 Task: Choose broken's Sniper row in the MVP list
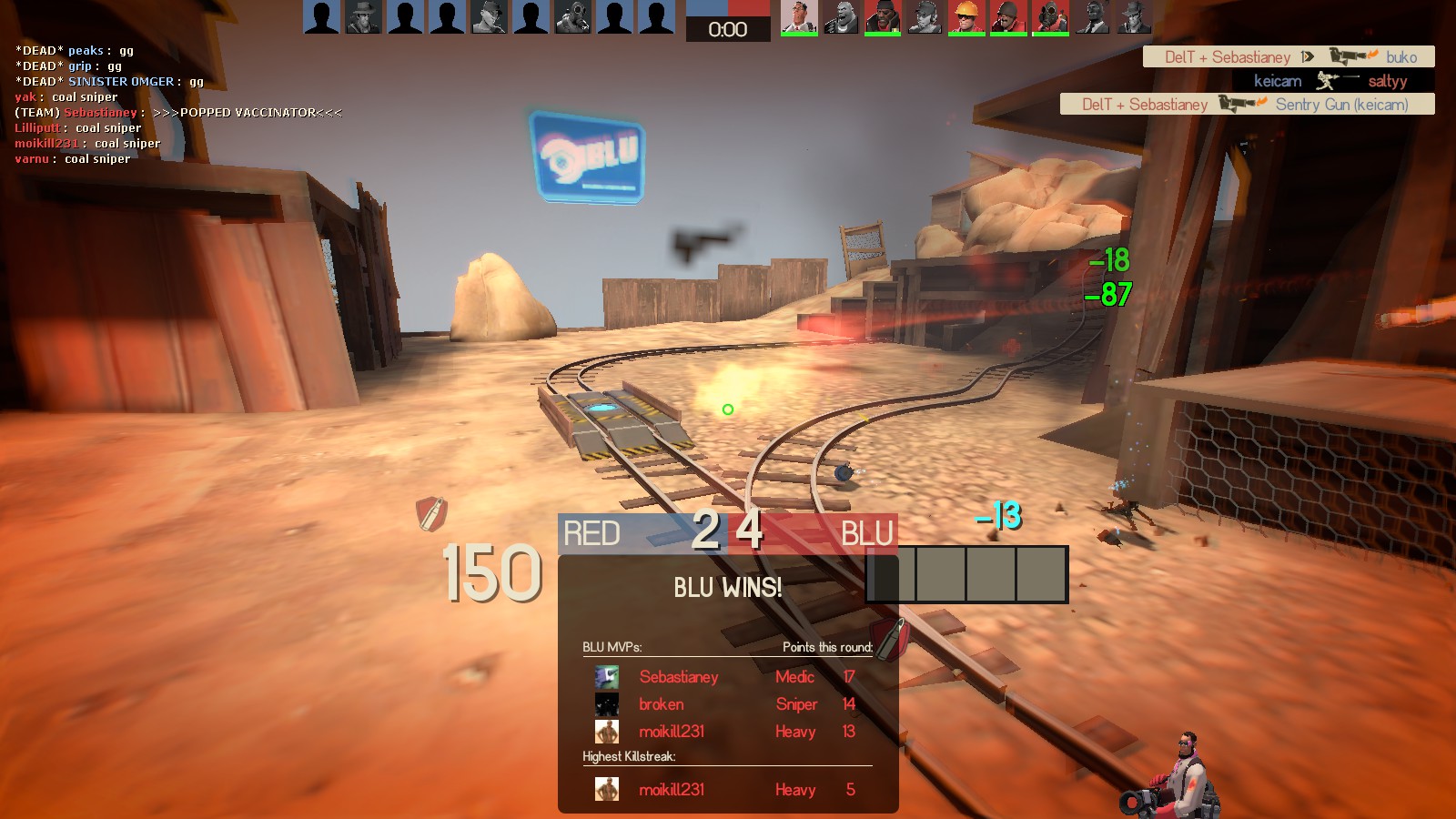pos(726,704)
